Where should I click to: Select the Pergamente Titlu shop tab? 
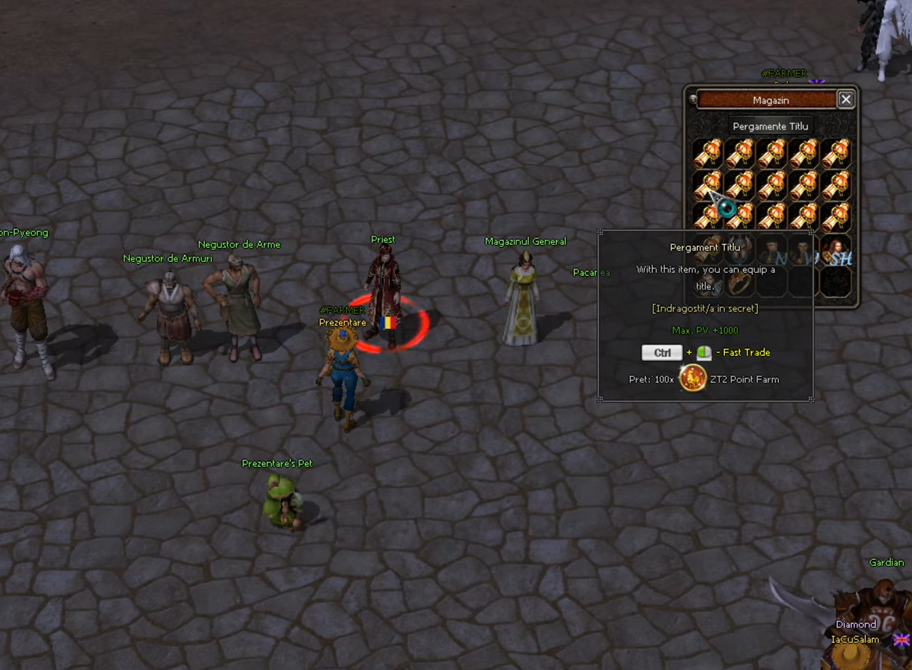click(x=770, y=127)
